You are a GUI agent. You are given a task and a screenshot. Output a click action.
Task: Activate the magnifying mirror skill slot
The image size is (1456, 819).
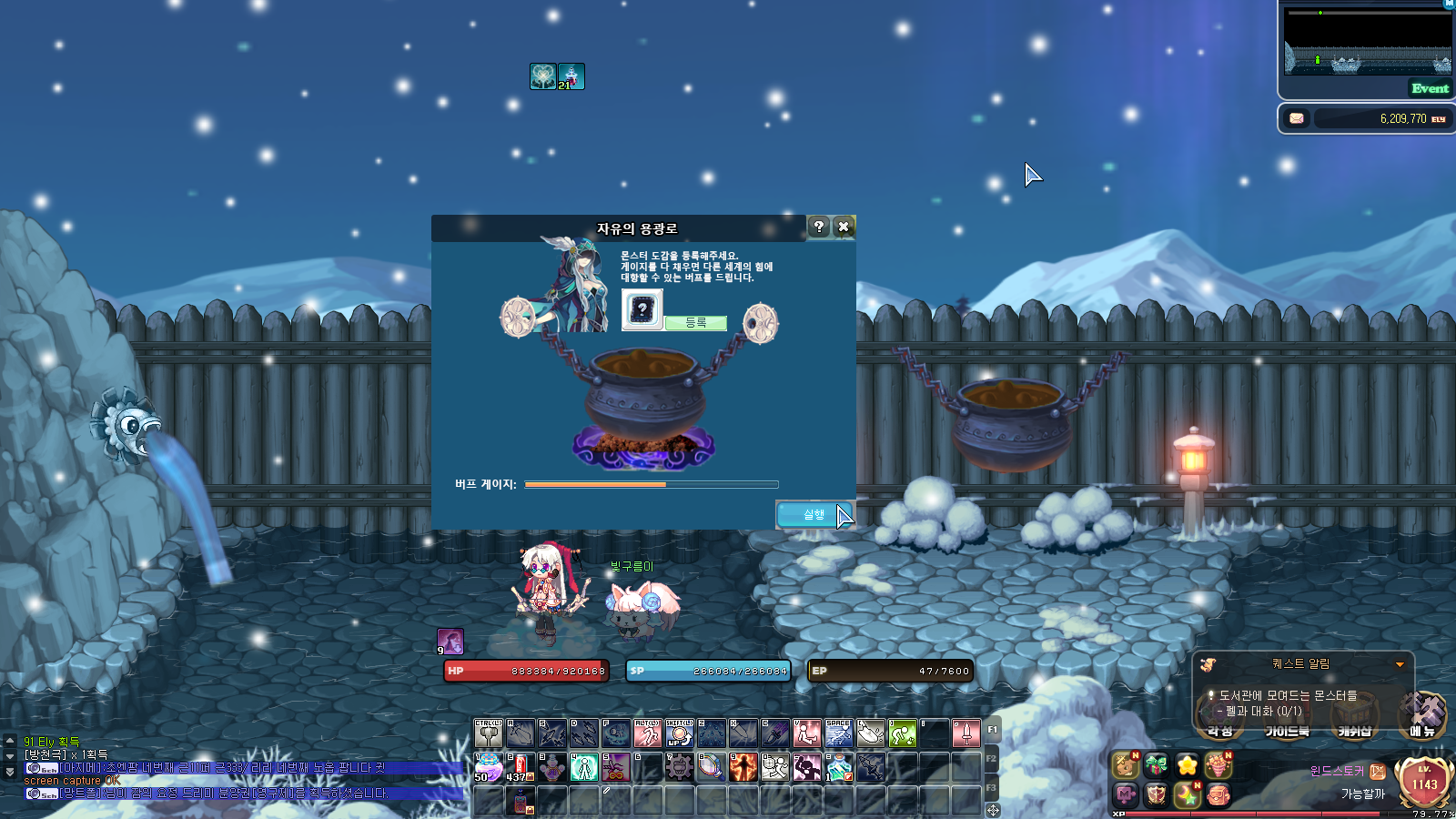(x=712, y=767)
